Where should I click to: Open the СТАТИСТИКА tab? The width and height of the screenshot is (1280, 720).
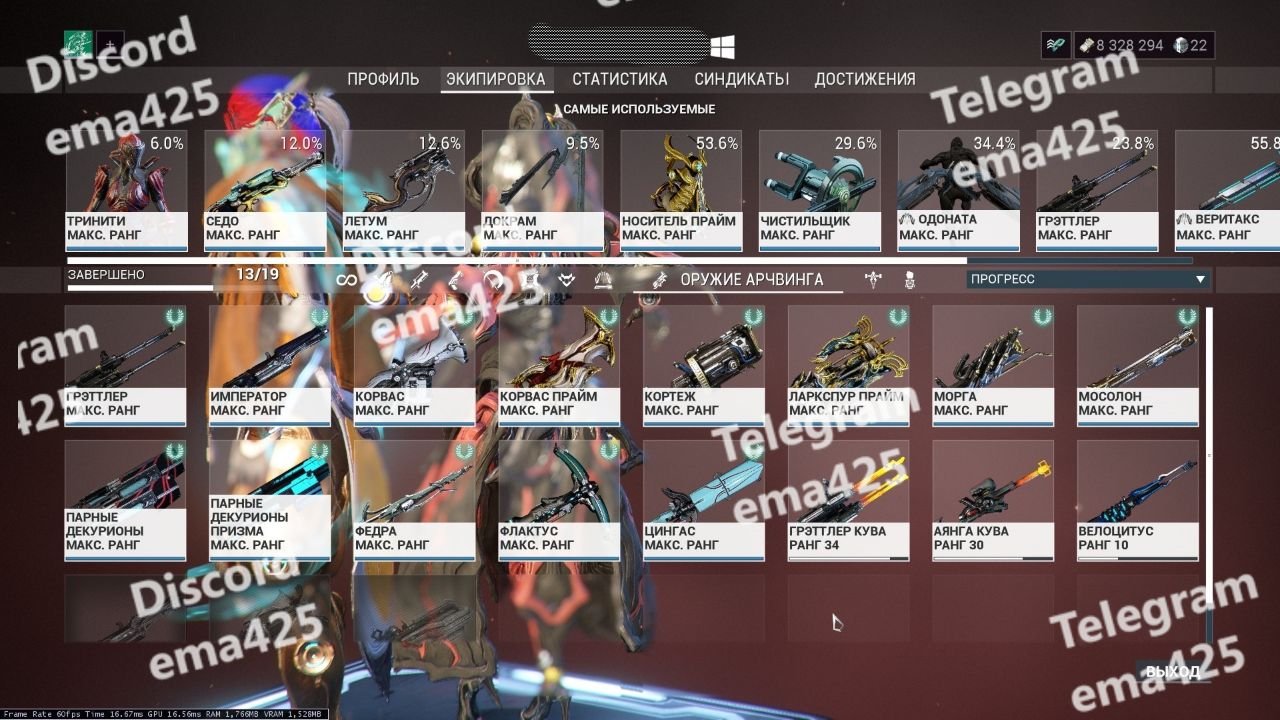point(619,79)
